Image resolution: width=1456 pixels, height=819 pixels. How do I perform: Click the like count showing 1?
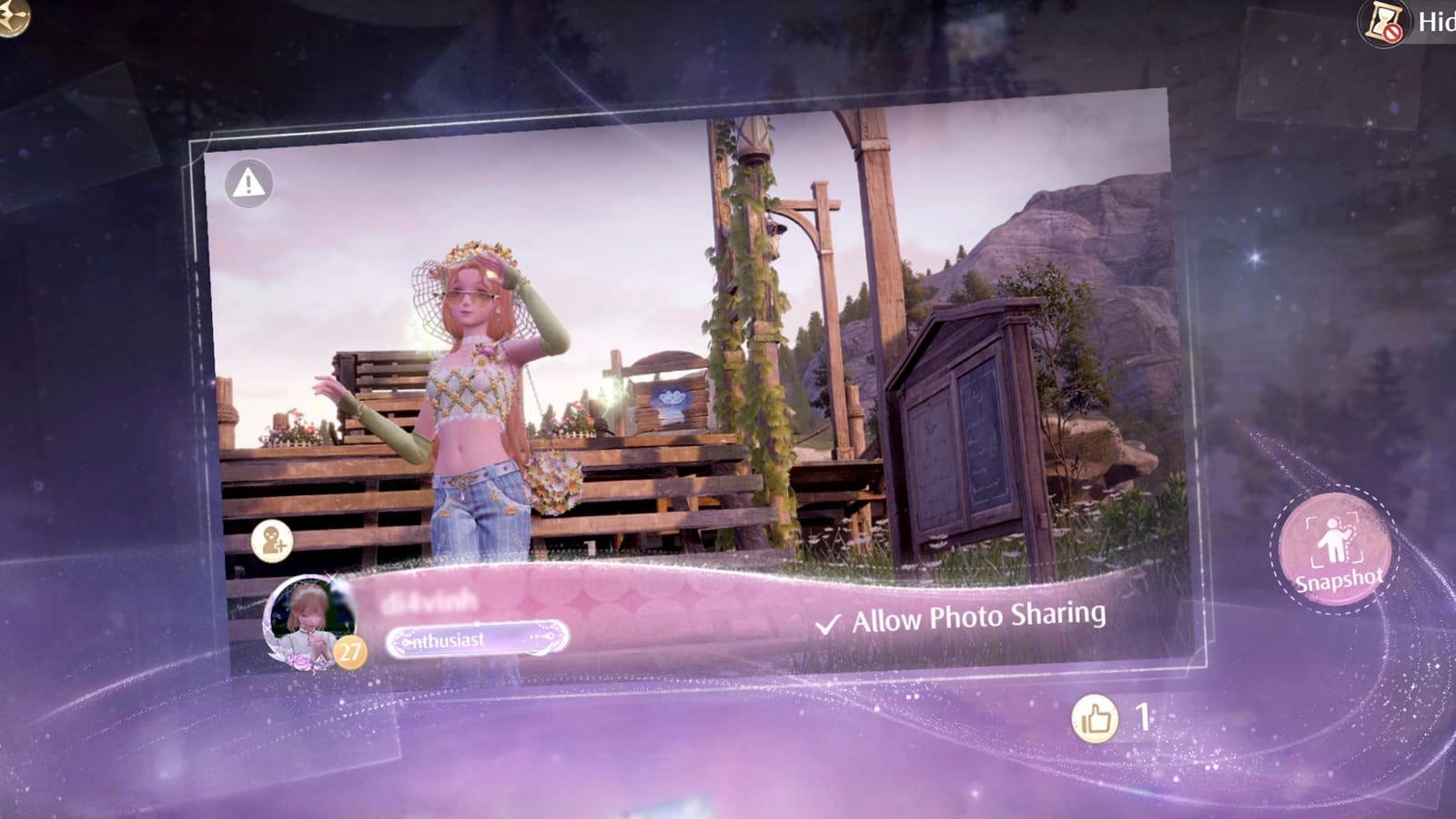click(x=1143, y=718)
